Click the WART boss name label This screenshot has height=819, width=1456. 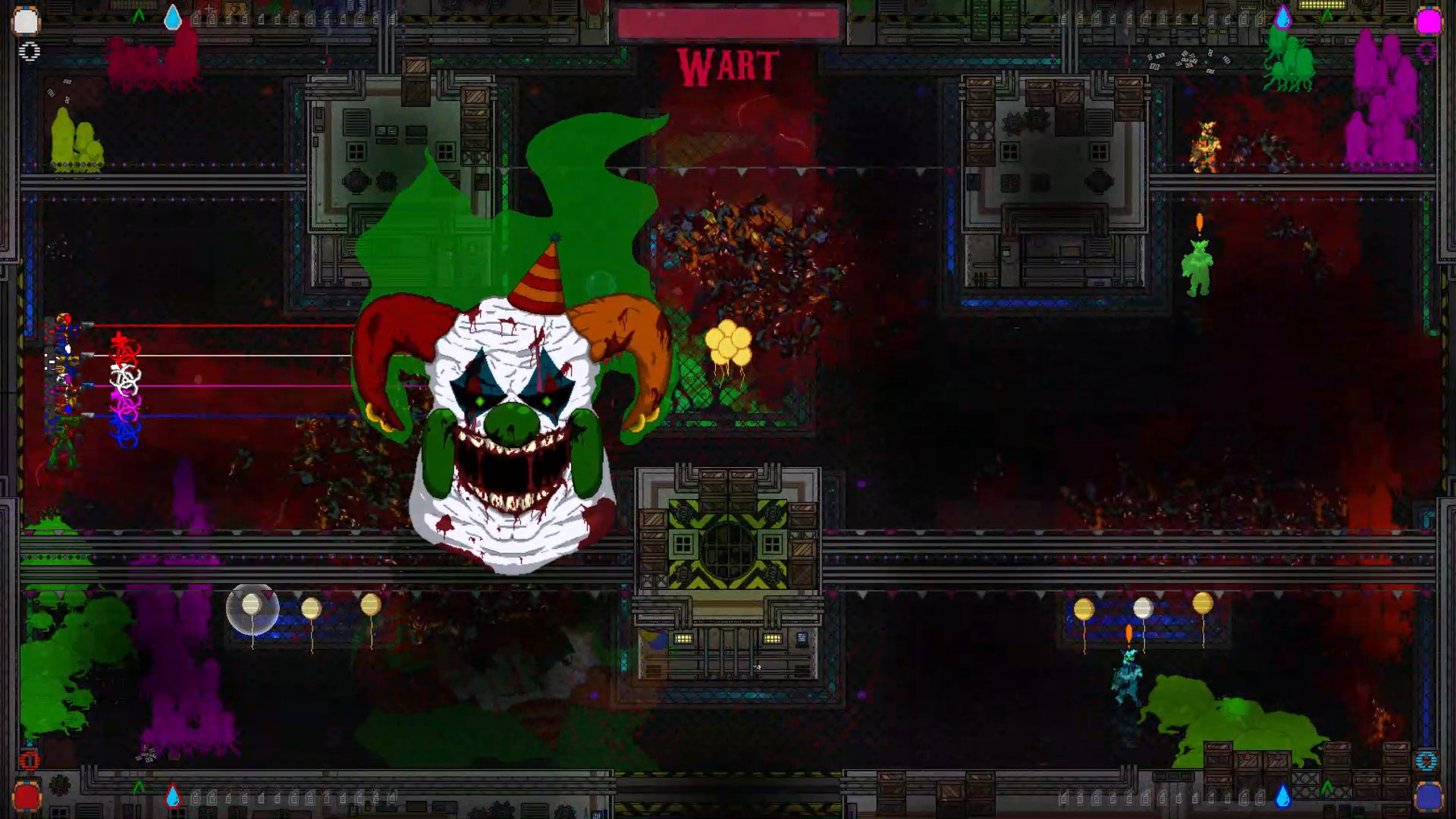click(730, 67)
